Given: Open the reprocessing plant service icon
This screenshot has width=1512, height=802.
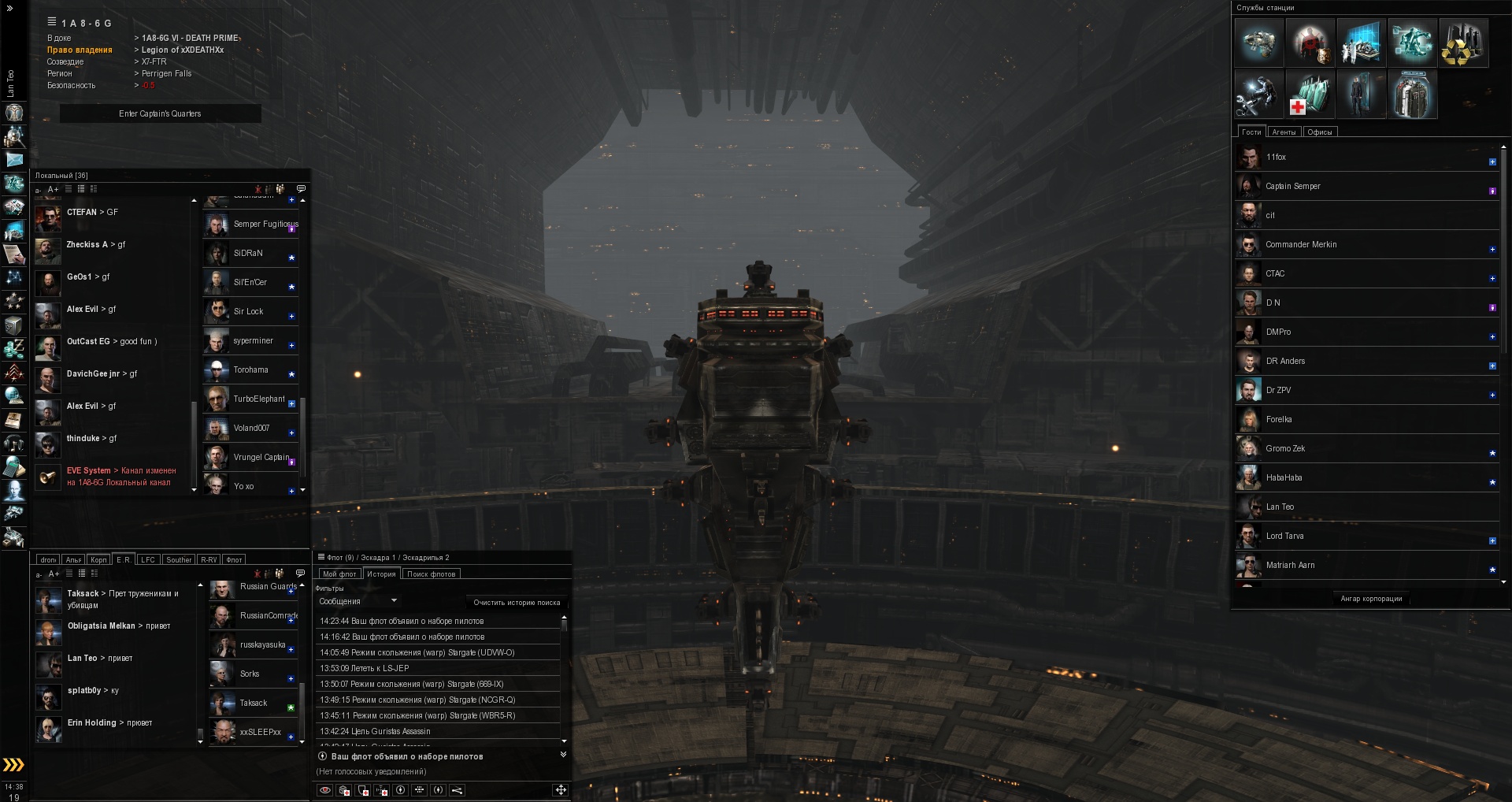Looking at the screenshot, I should (1463, 43).
